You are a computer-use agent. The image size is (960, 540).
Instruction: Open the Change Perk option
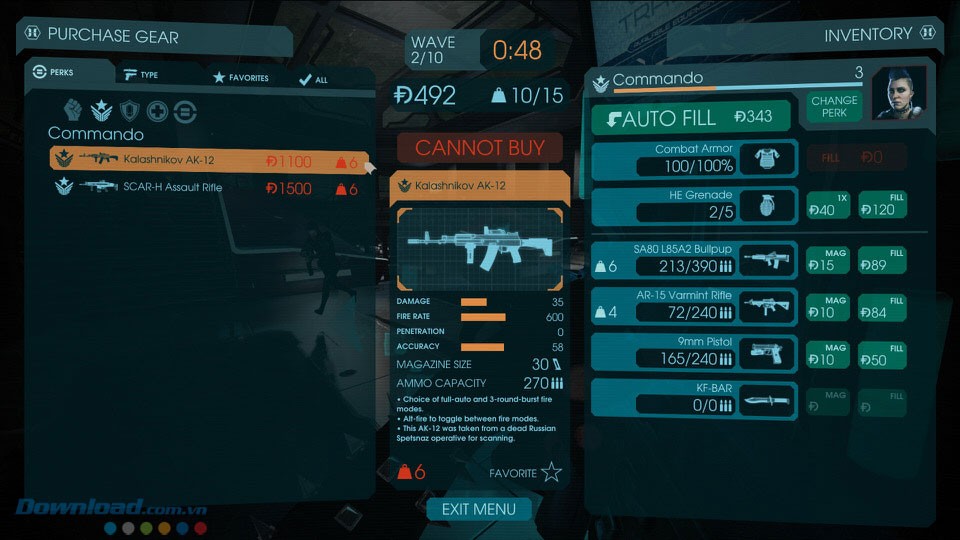click(834, 107)
